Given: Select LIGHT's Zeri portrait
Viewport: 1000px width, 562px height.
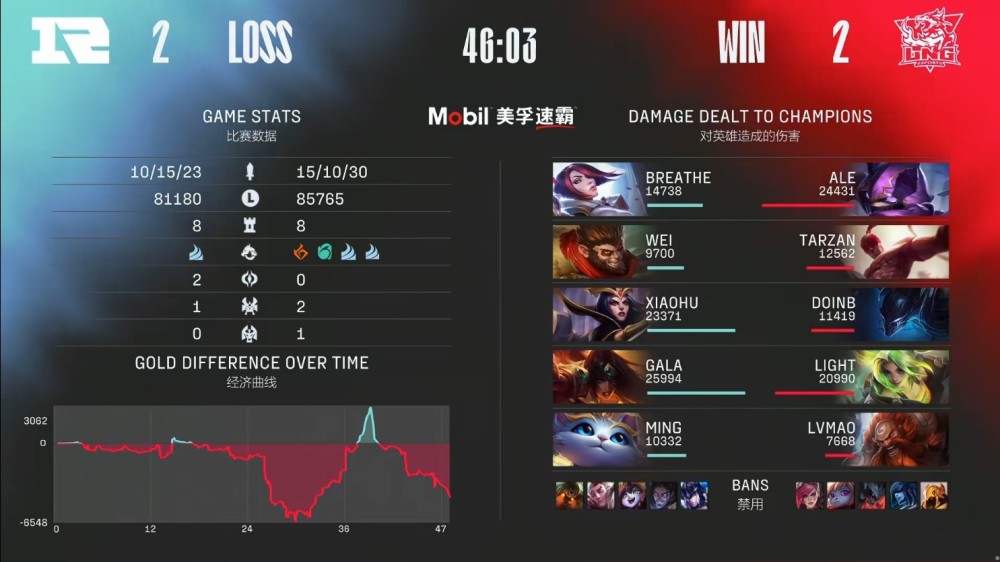Looking at the screenshot, I should click(x=904, y=377).
